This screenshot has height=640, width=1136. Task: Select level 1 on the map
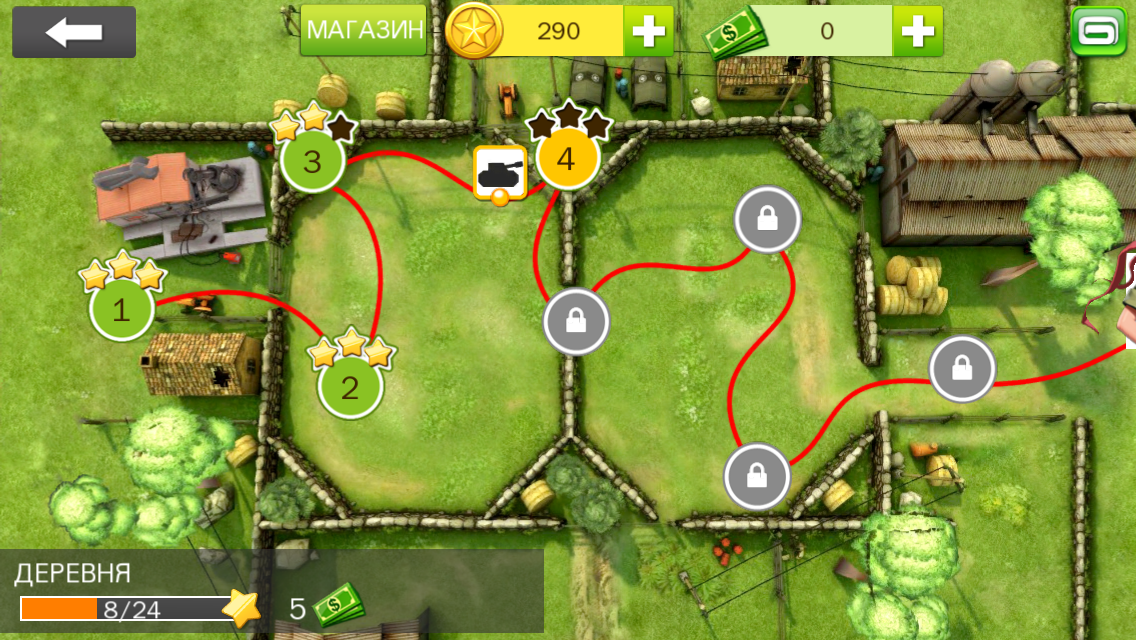pos(122,309)
